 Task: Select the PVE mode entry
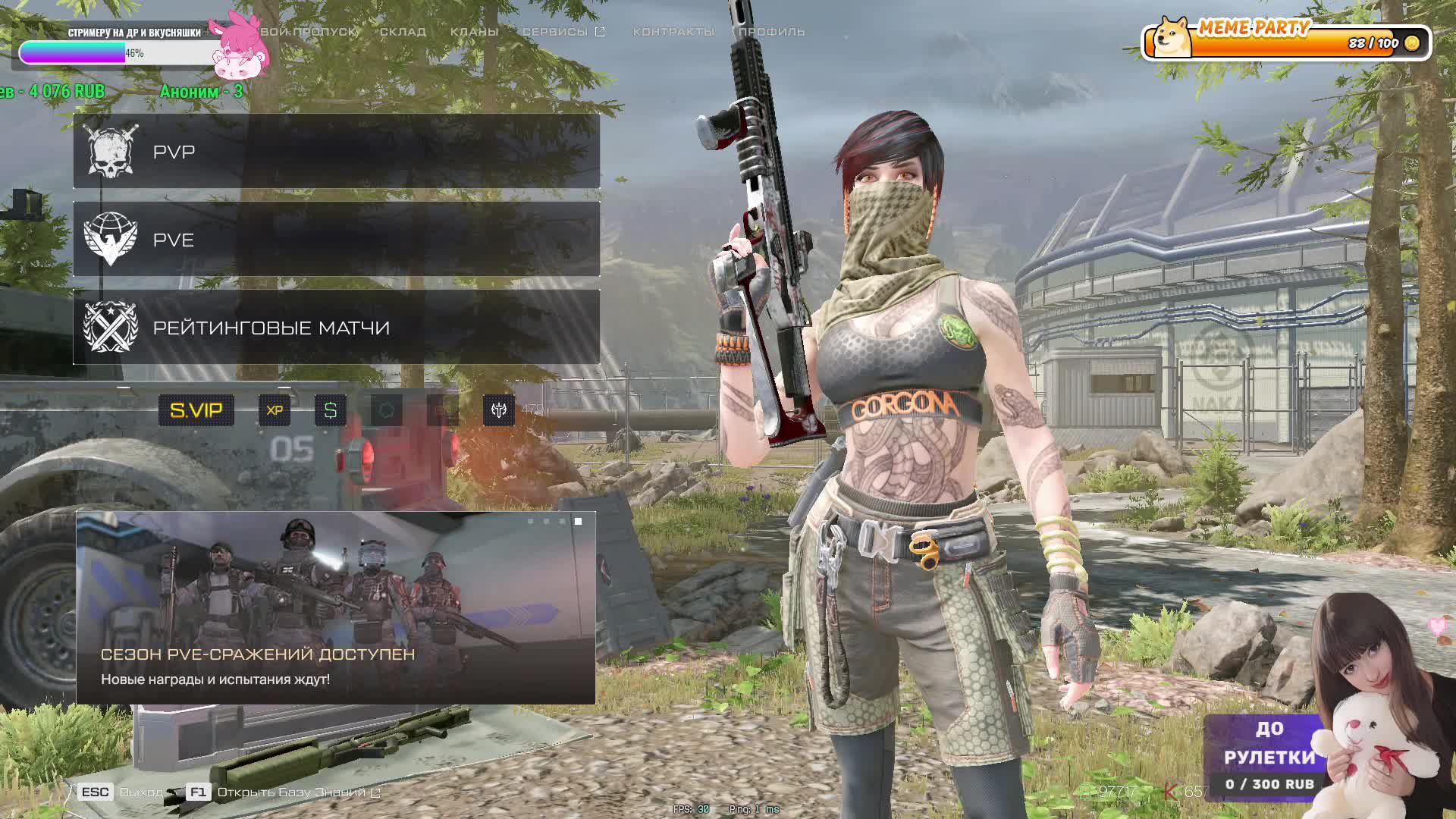pos(336,240)
